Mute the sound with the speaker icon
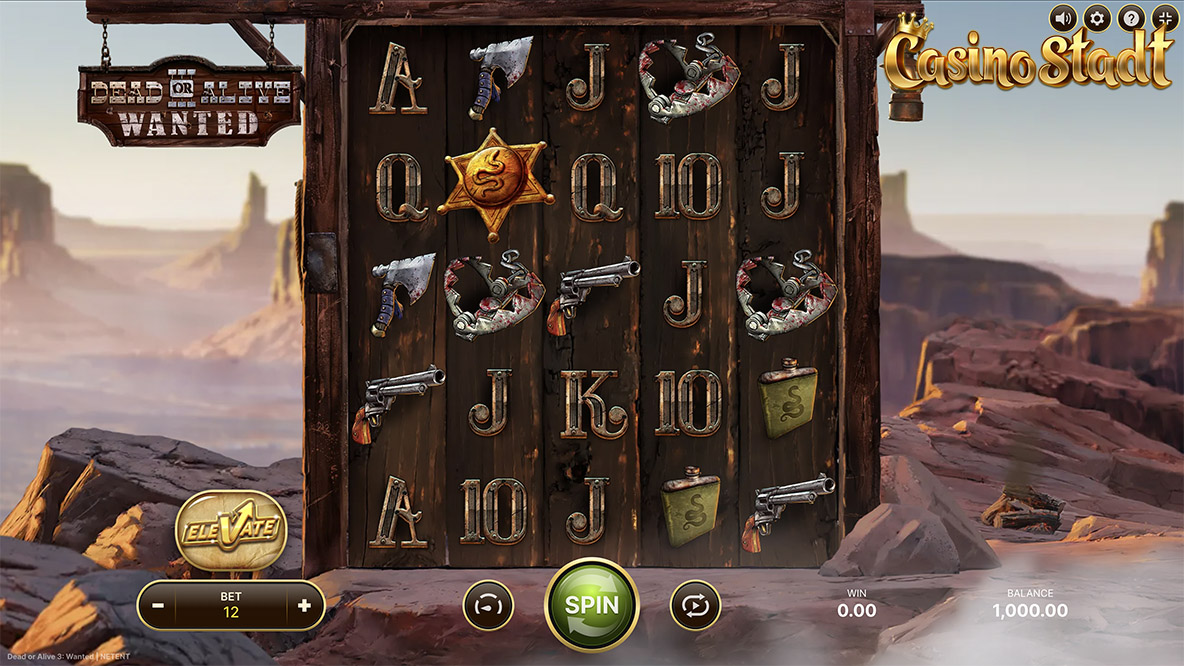 pyautogui.click(x=1064, y=18)
